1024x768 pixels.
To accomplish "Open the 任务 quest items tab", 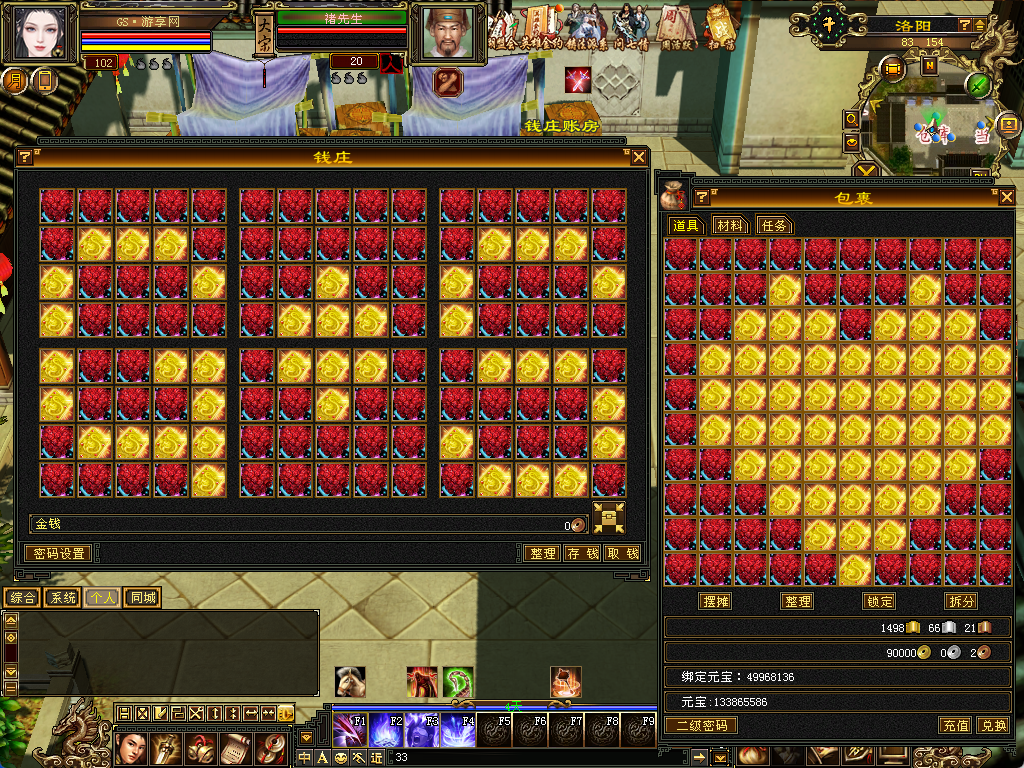I will (x=775, y=226).
